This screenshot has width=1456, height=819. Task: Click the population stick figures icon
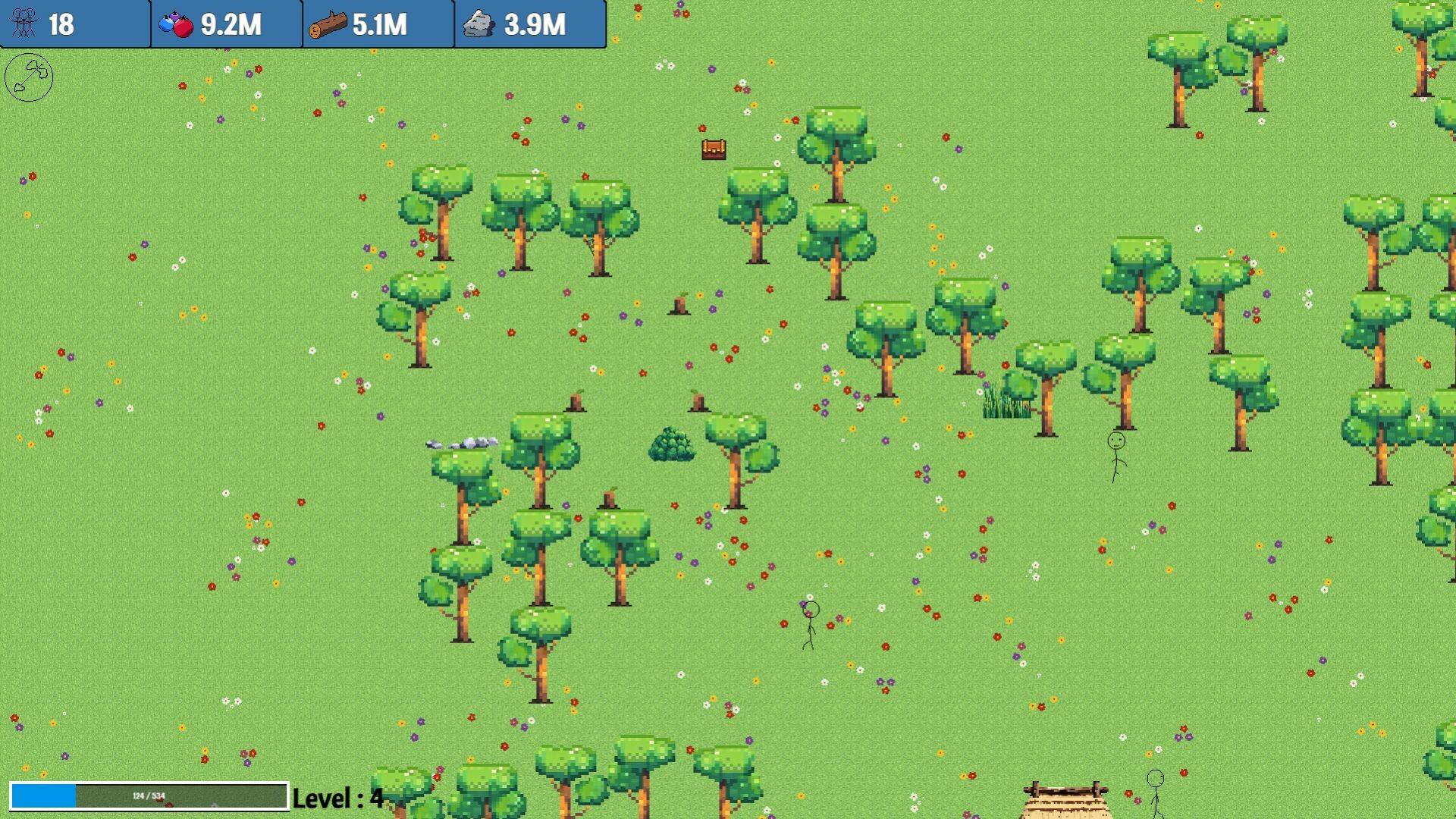24,24
